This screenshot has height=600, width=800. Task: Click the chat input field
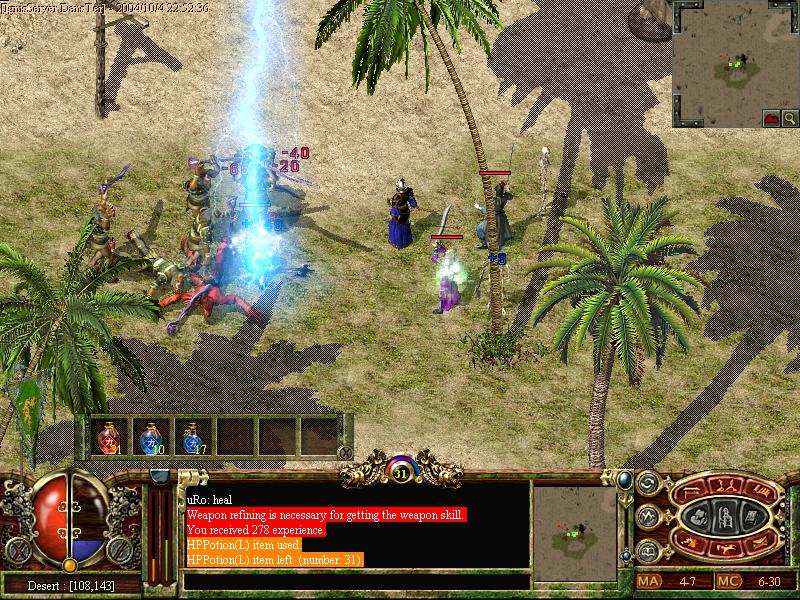pyautogui.click(x=355, y=580)
